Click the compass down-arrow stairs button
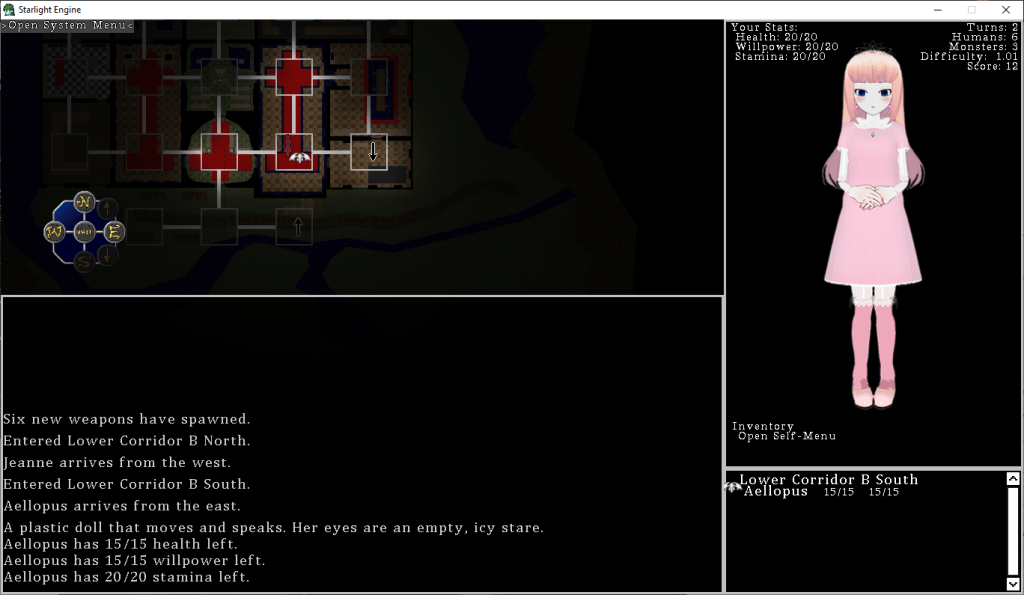This screenshot has height=595, width=1024. coord(109,255)
